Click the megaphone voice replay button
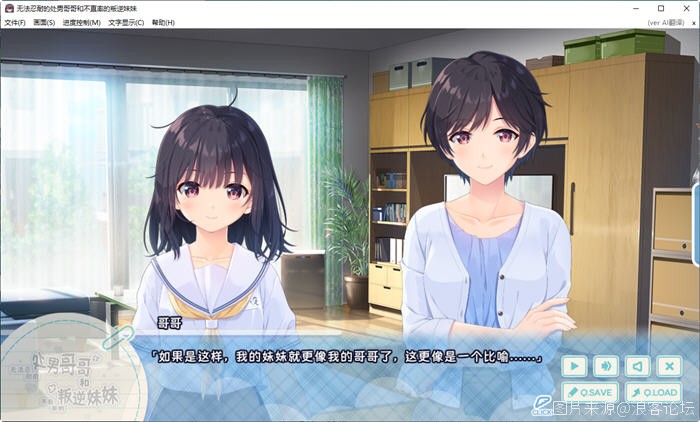Image resolution: width=700 pixels, height=422 pixels. tap(636, 366)
